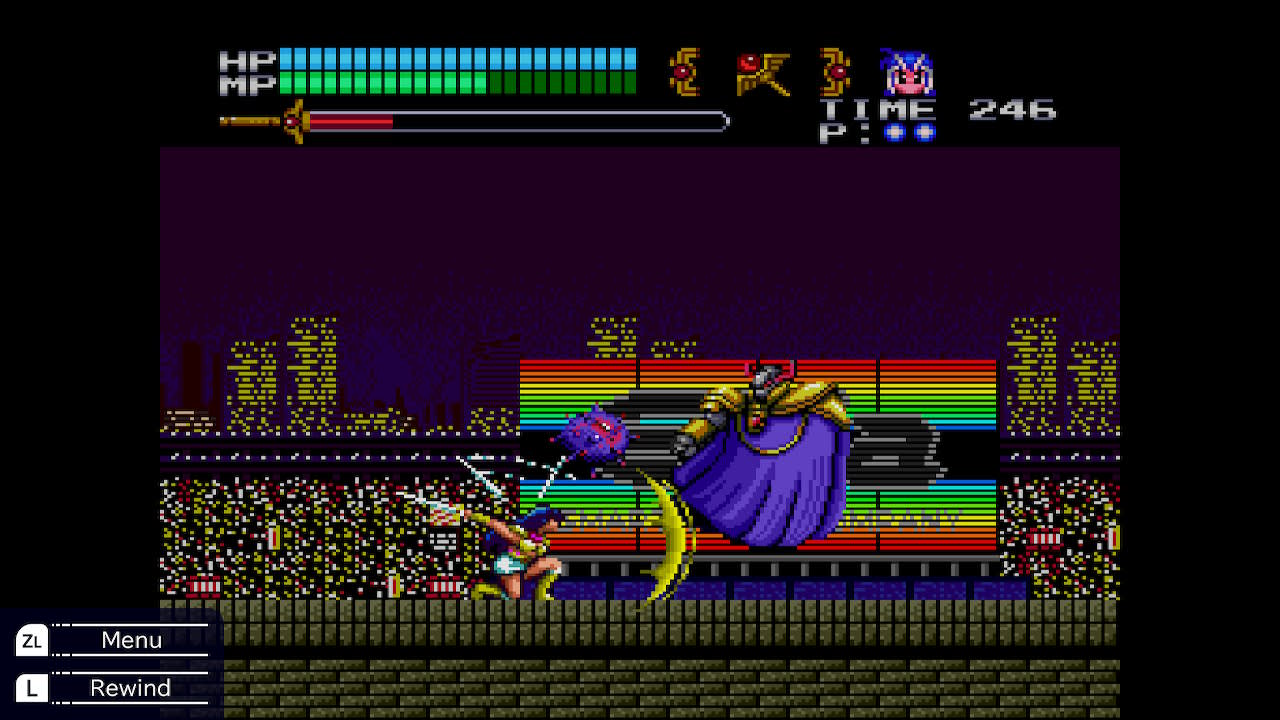
Task: Open the Menu via its overlay label
Action: [x=131, y=640]
